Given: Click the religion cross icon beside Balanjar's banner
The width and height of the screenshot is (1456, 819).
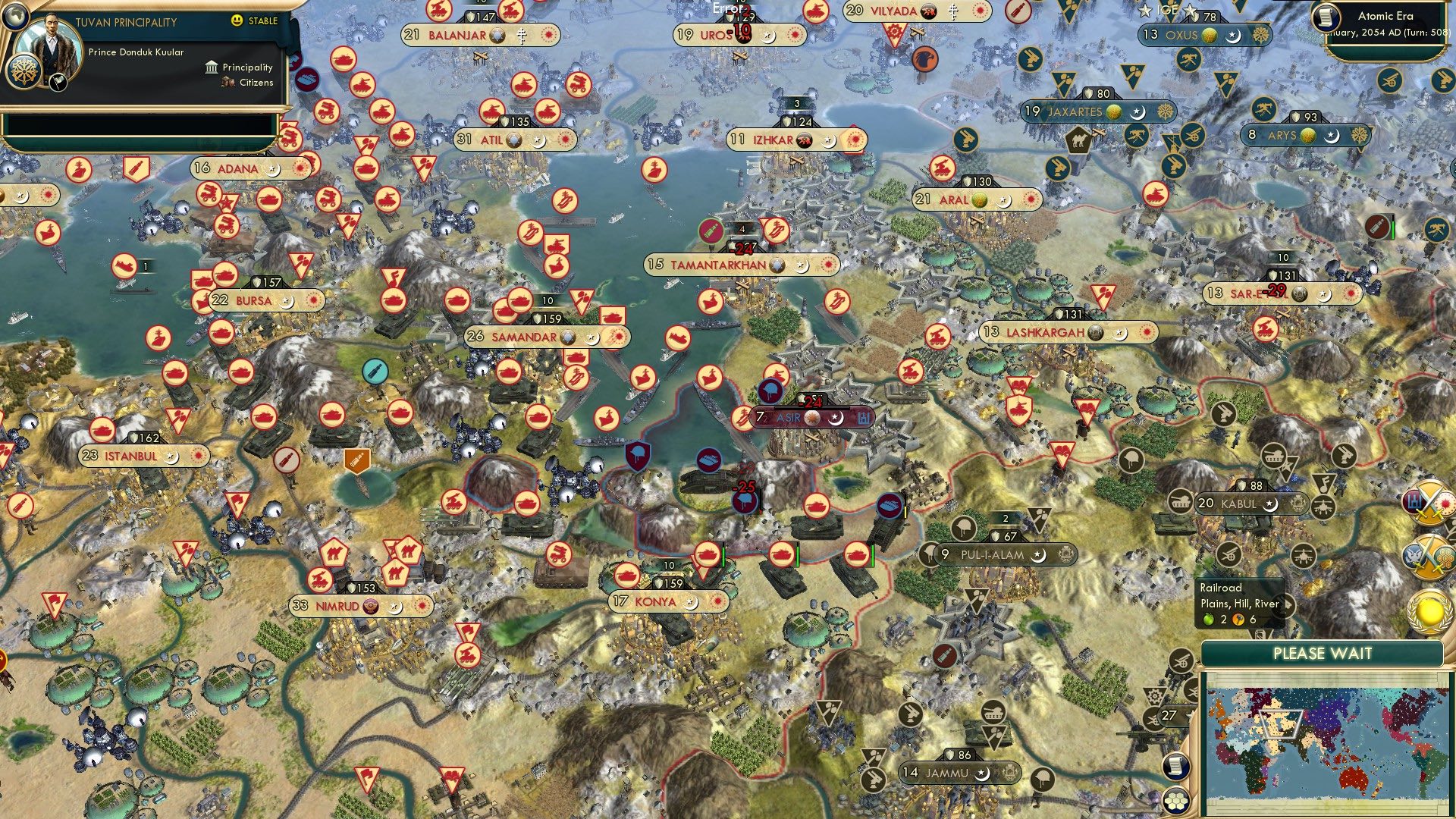Looking at the screenshot, I should pos(522,36).
